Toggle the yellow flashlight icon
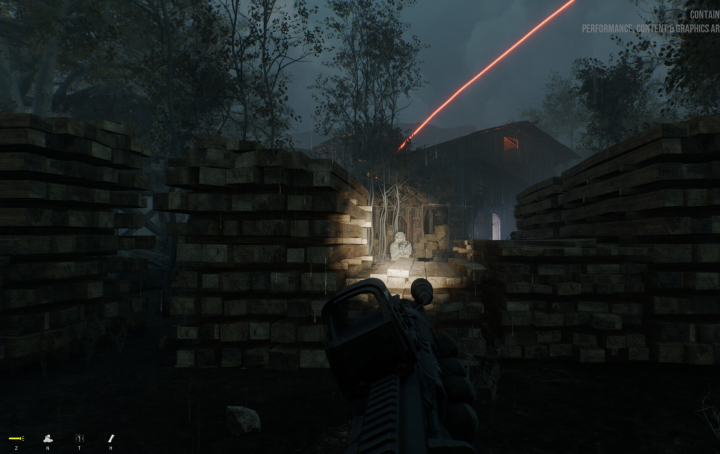This screenshot has height=454, width=720. [x=15, y=437]
